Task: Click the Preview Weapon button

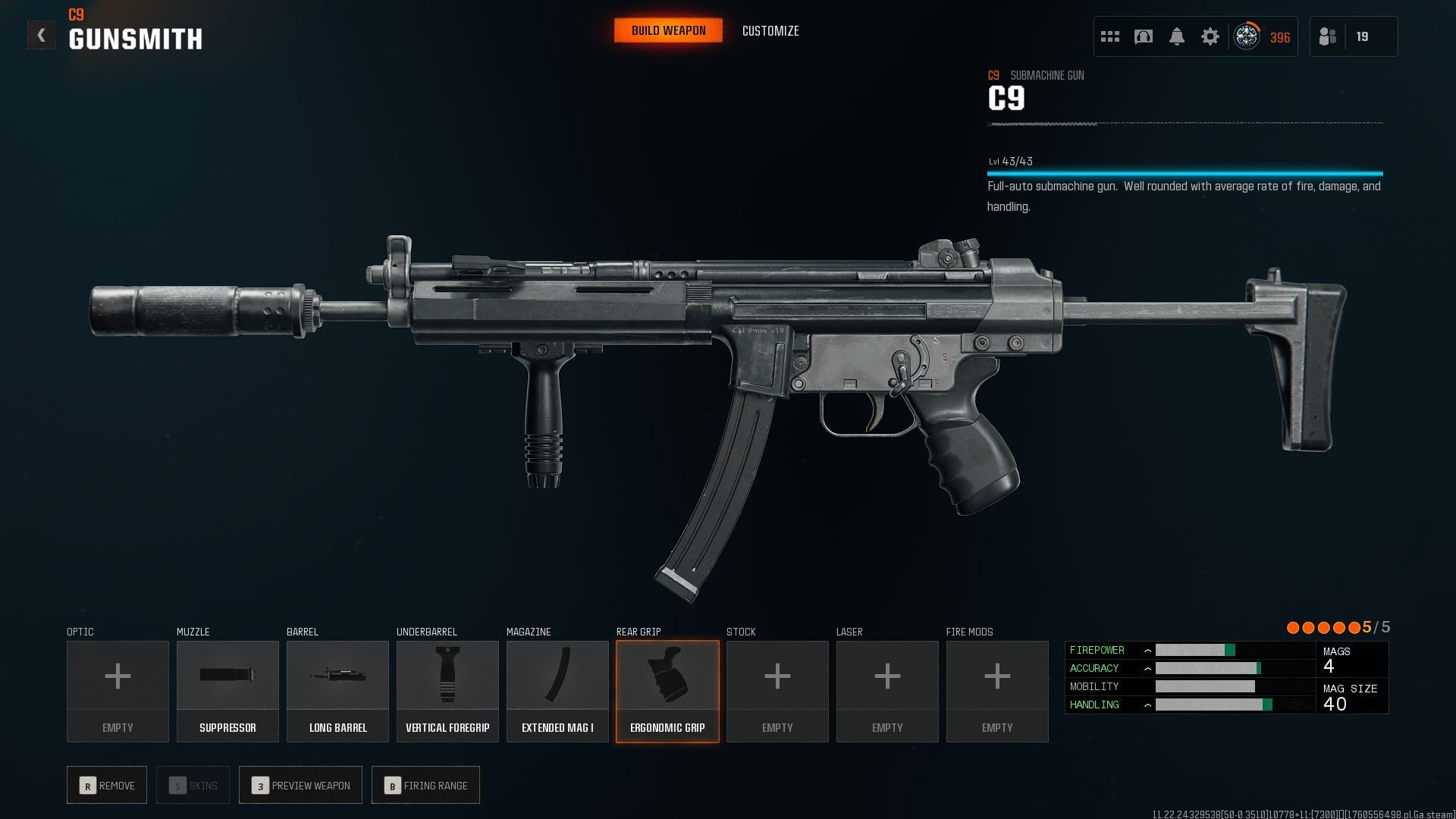Action: tap(300, 785)
